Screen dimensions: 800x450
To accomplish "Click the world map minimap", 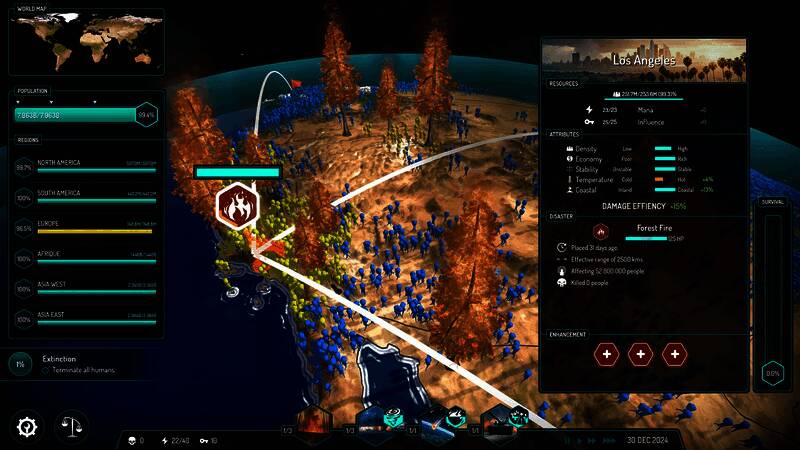I will click(x=85, y=43).
